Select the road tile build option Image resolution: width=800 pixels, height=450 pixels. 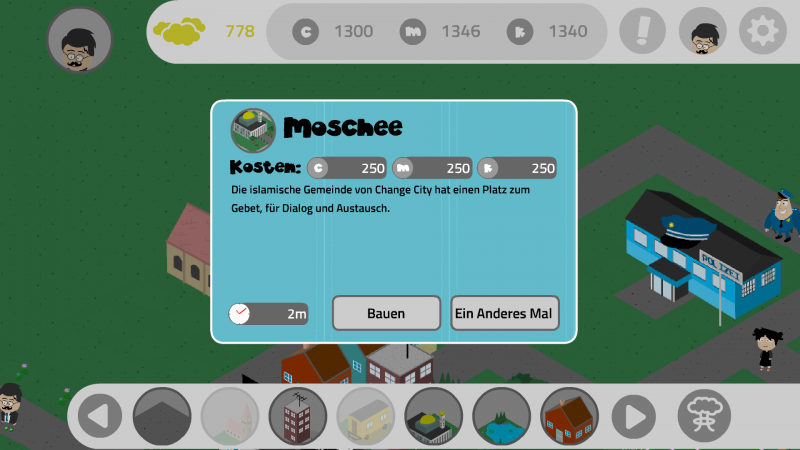point(162,415)
